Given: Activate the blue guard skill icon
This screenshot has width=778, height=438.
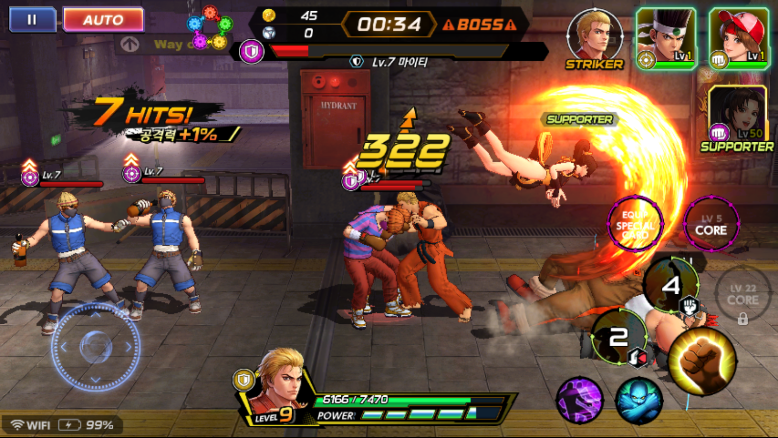Looking at the screenshot, I should click(x=638, y=399).
